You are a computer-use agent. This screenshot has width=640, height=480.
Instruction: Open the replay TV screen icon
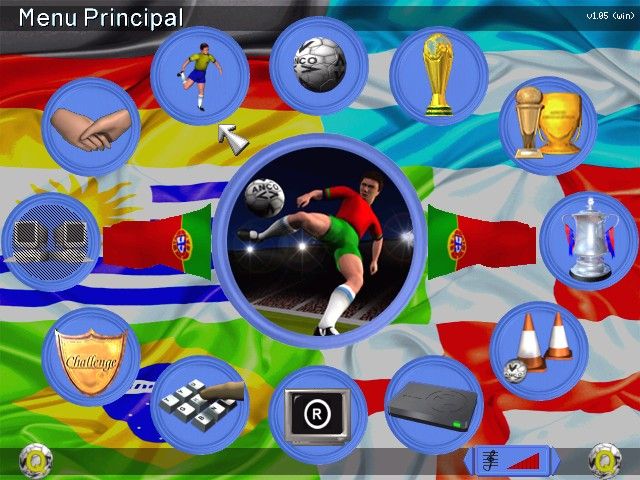tap(318, 413)
